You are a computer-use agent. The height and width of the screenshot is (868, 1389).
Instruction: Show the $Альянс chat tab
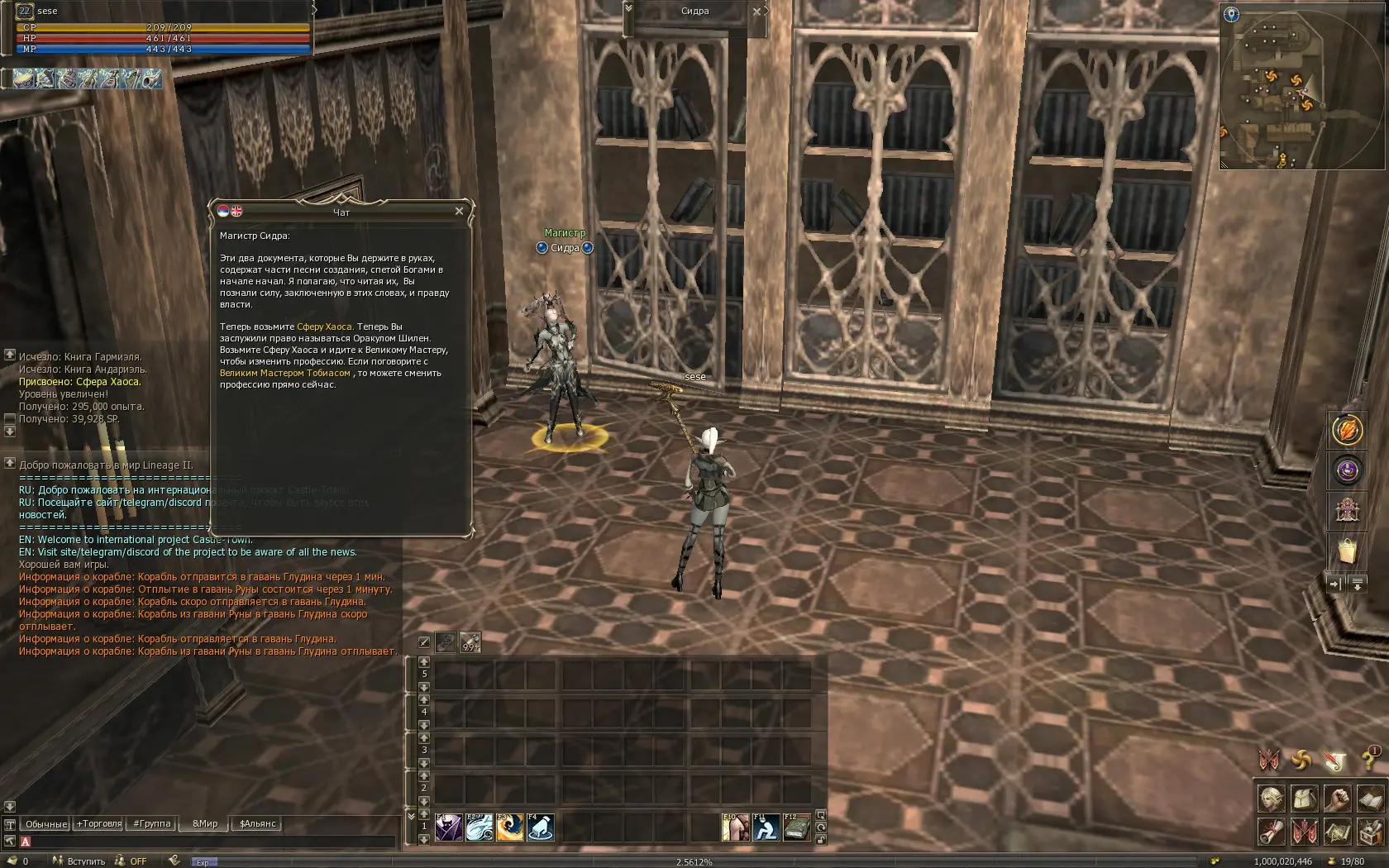[x=258, y=824]
